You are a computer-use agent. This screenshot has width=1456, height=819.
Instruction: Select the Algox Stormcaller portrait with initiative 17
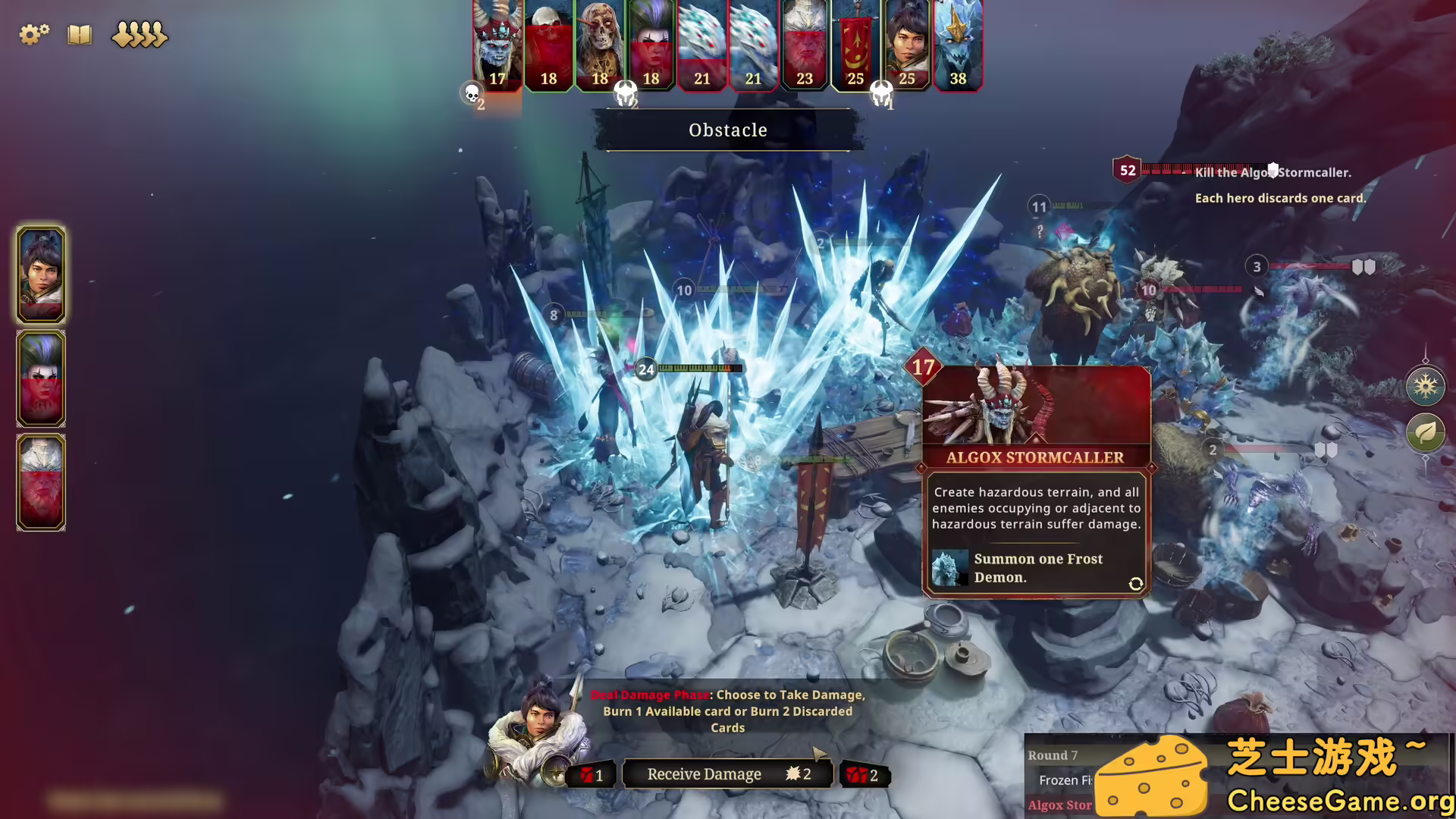pos(497,45)
